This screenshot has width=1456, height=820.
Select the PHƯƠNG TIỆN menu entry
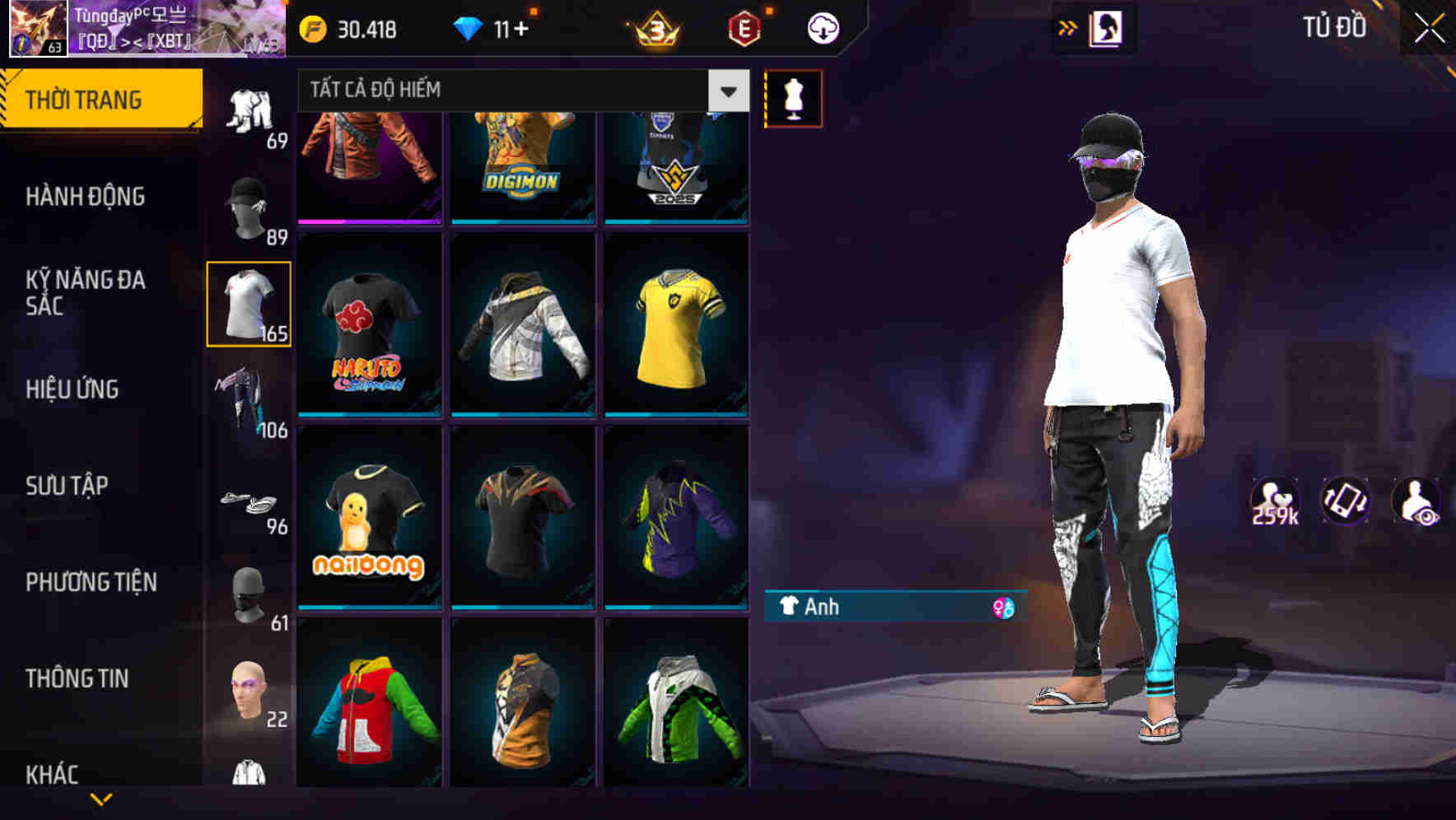point(91,581)
